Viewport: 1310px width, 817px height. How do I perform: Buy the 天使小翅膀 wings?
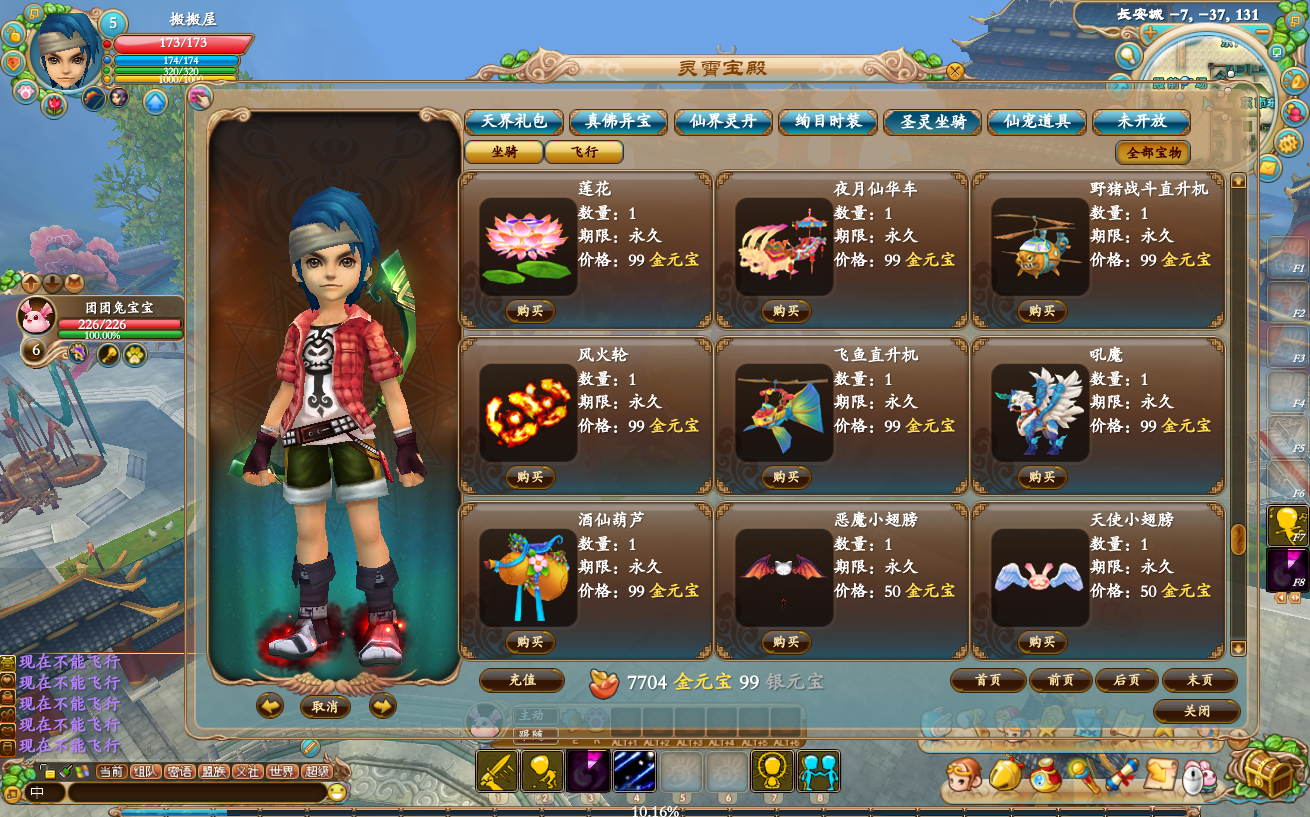tap(1042, 642)
